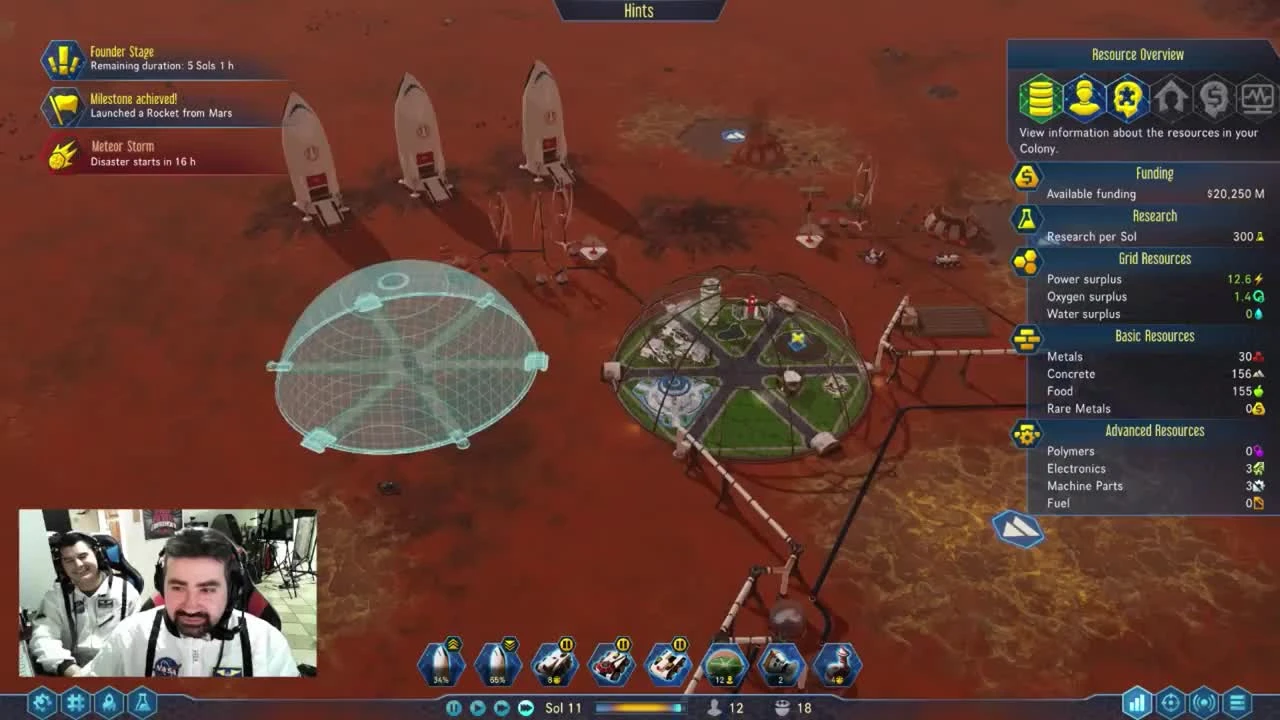
Task: Select the dome shortcut with 12 colonists
Action: 723,662
